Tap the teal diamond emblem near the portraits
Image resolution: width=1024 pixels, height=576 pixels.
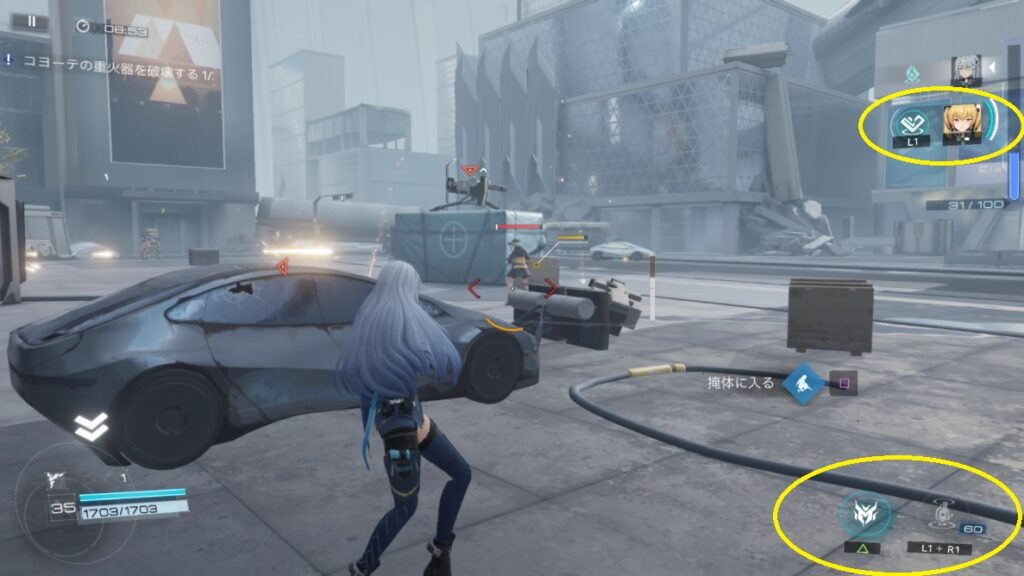coord(912,73)
